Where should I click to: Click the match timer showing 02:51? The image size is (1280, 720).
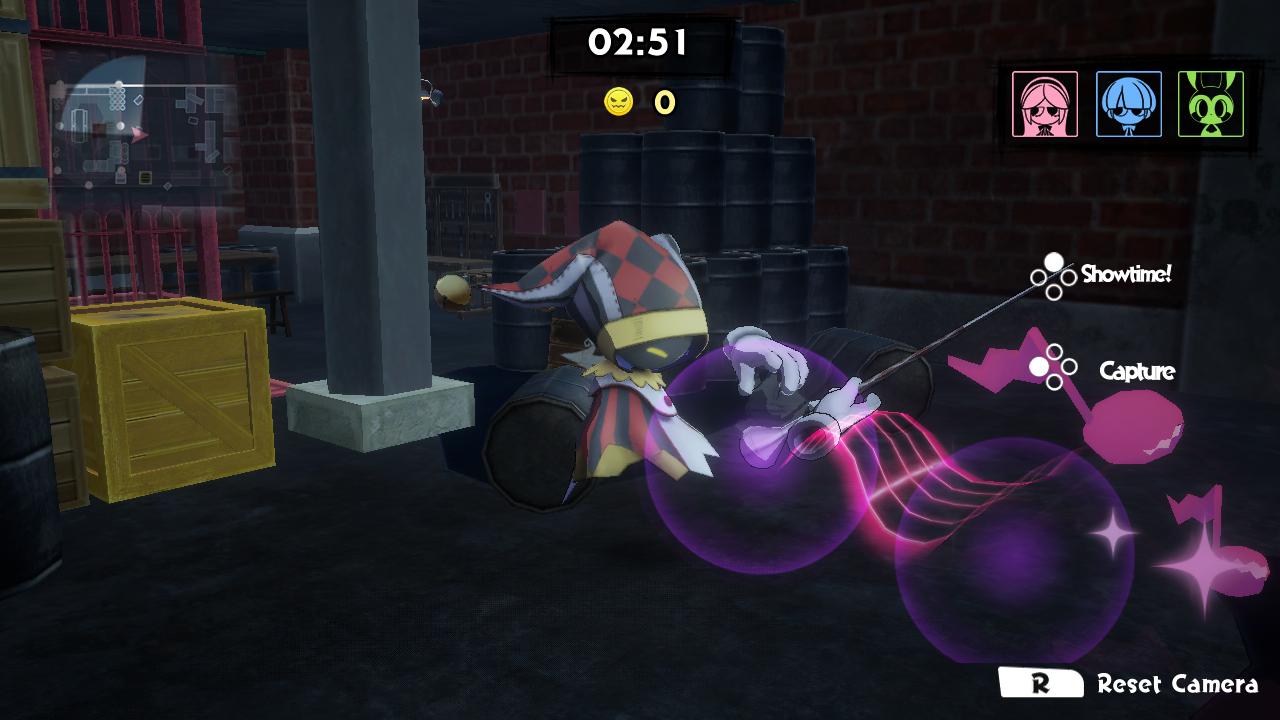(x=636, y=44)
